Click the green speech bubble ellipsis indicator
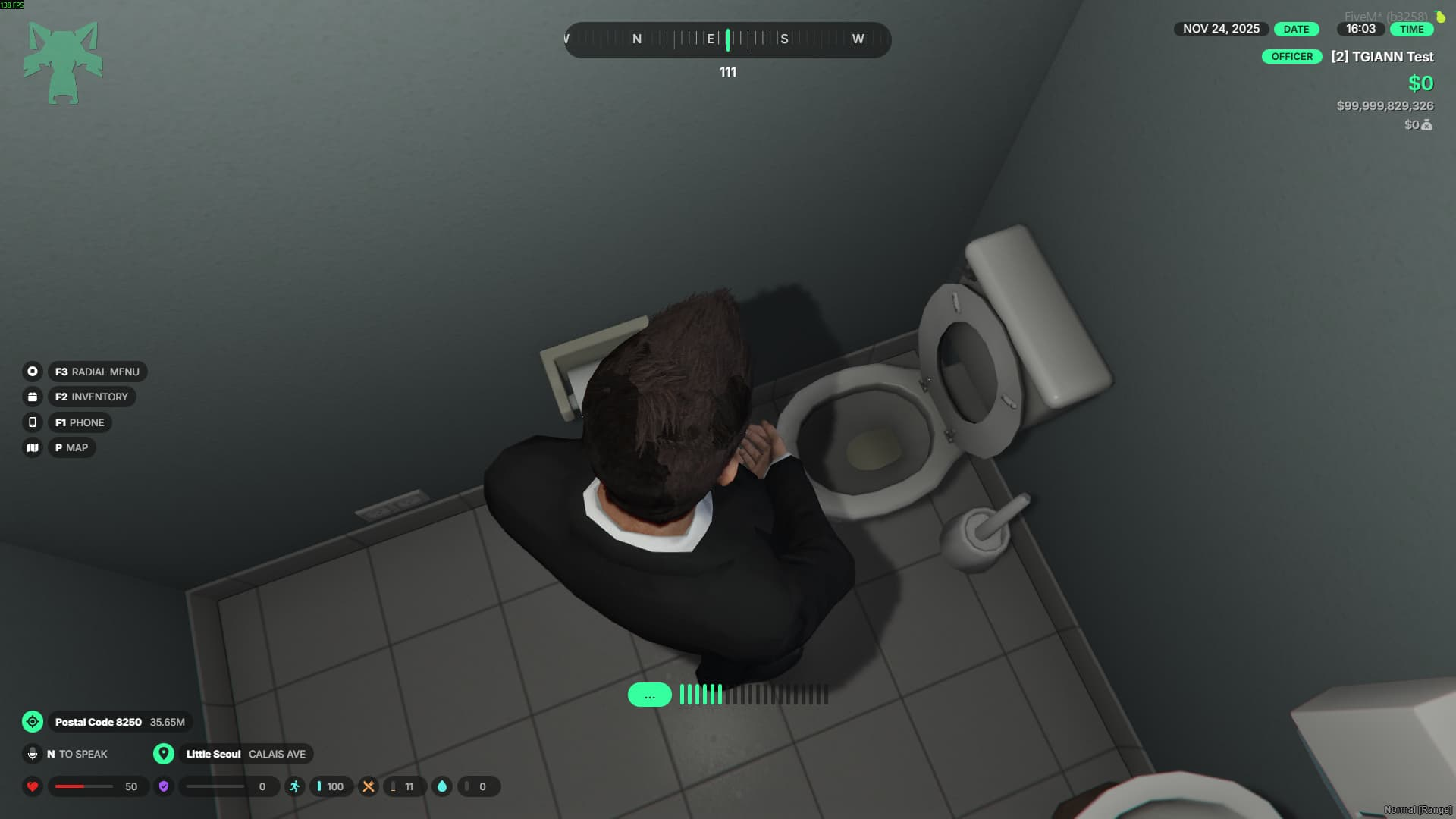Image resolution: width=1456 pixels, height=819 pixels. (x=650, y=695)
